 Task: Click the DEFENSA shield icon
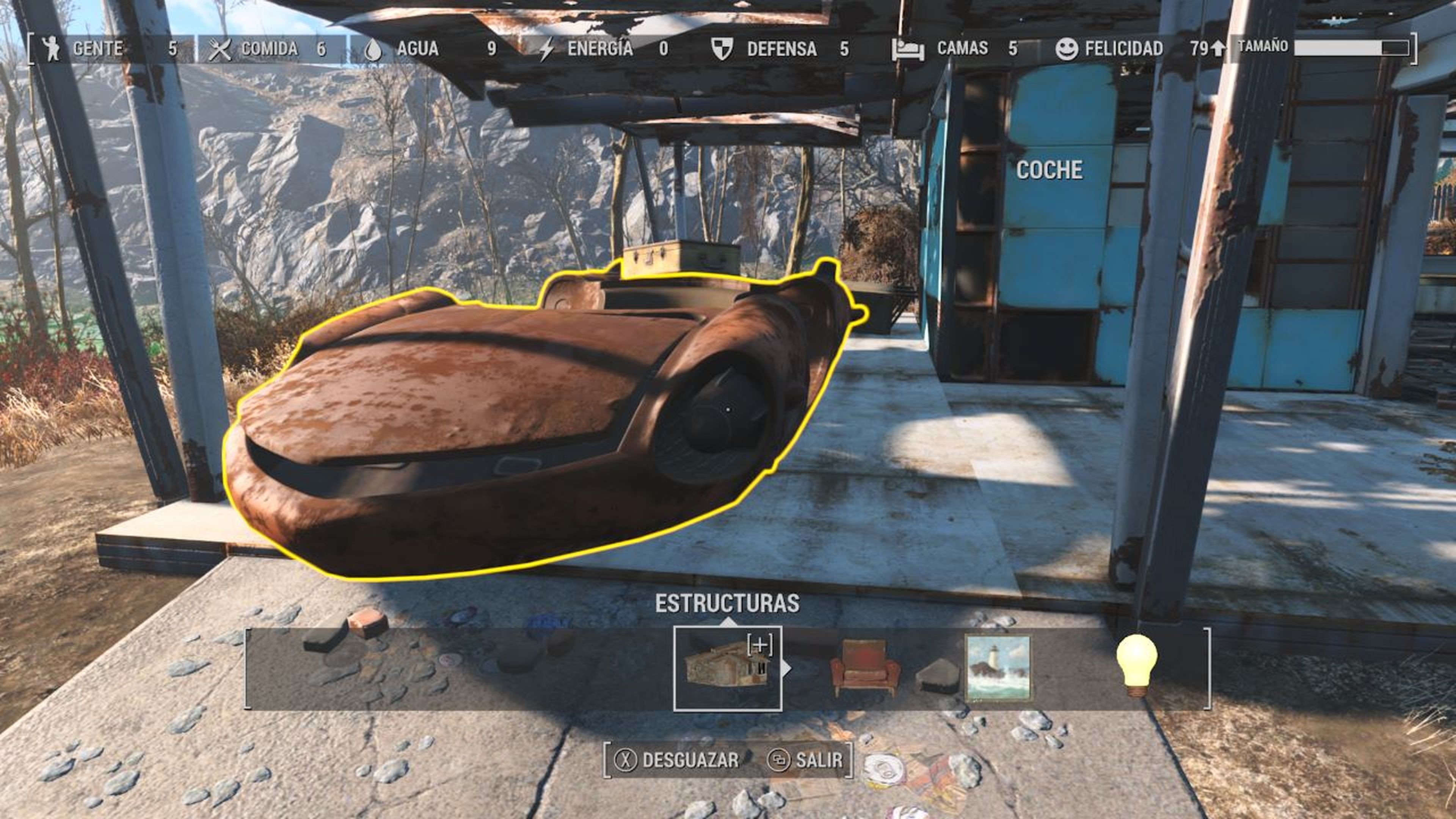click(722, 48)
